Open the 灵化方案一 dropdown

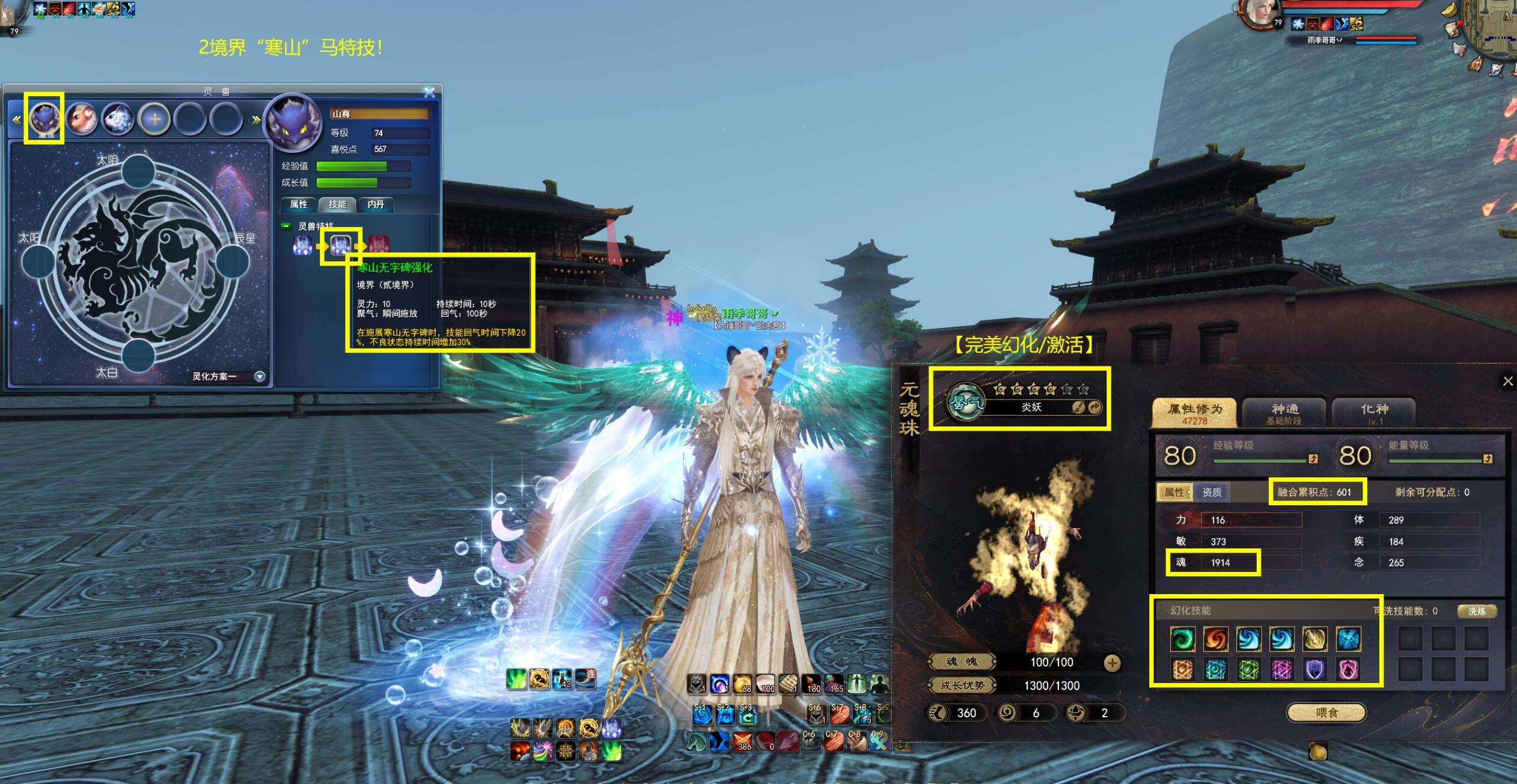[x=260, y=377]
